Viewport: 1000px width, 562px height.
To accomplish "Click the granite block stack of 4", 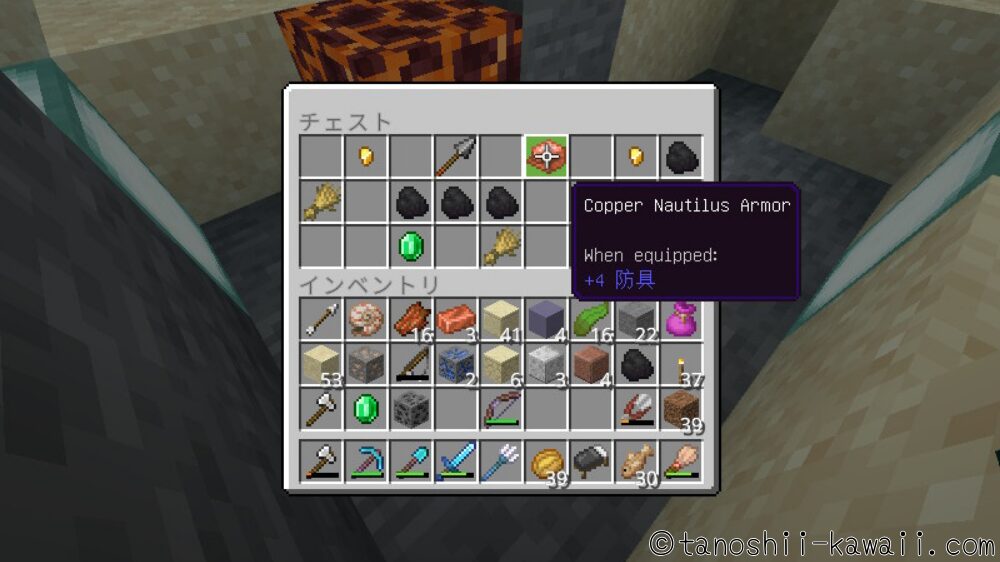I will pos(591,364).
